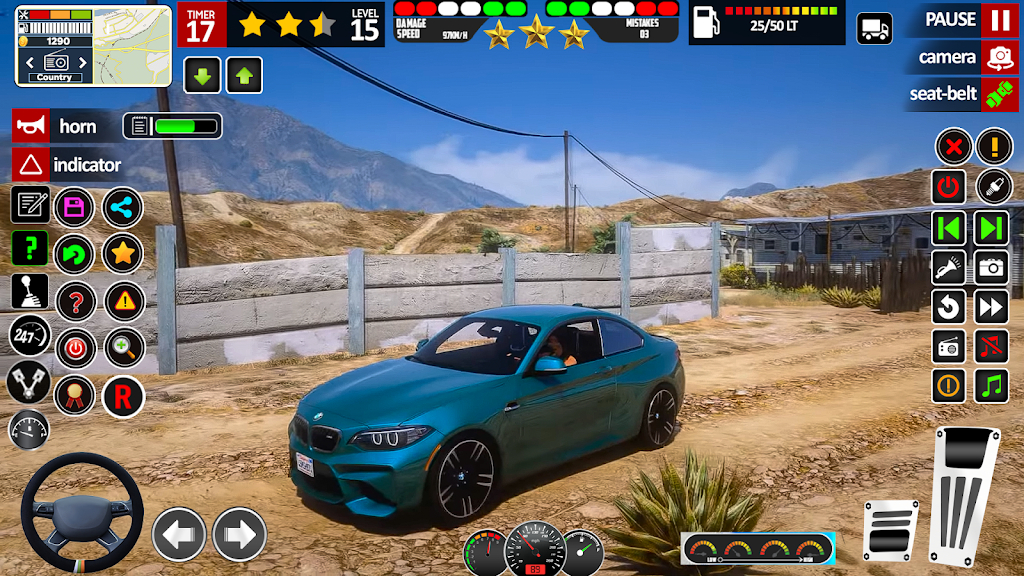The width and height of the screenshot is (1024, 576).
Task: Activate the red R reverse button
Action: click(x=123, y=397)
